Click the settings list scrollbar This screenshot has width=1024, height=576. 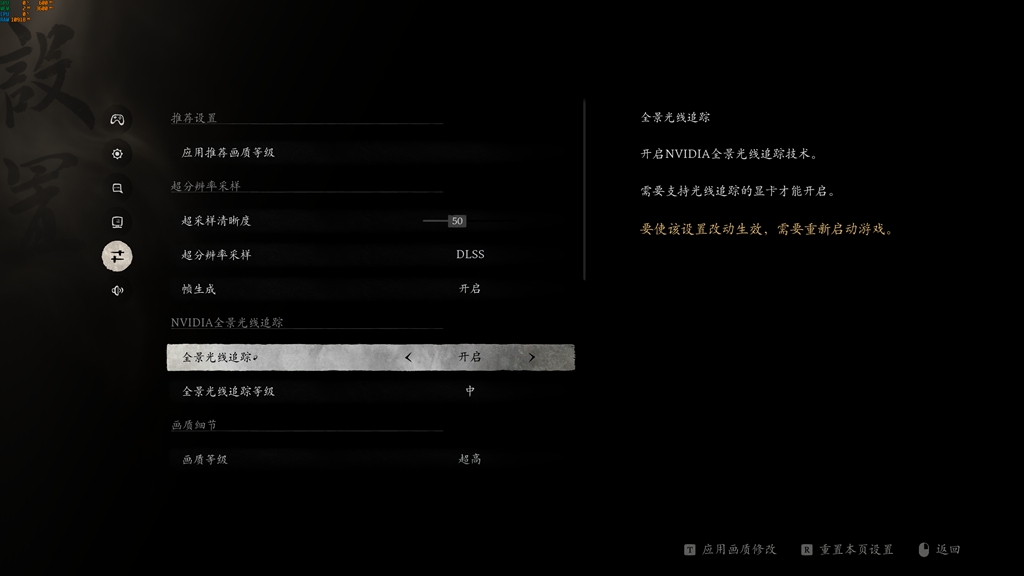[x=584, y=190]
